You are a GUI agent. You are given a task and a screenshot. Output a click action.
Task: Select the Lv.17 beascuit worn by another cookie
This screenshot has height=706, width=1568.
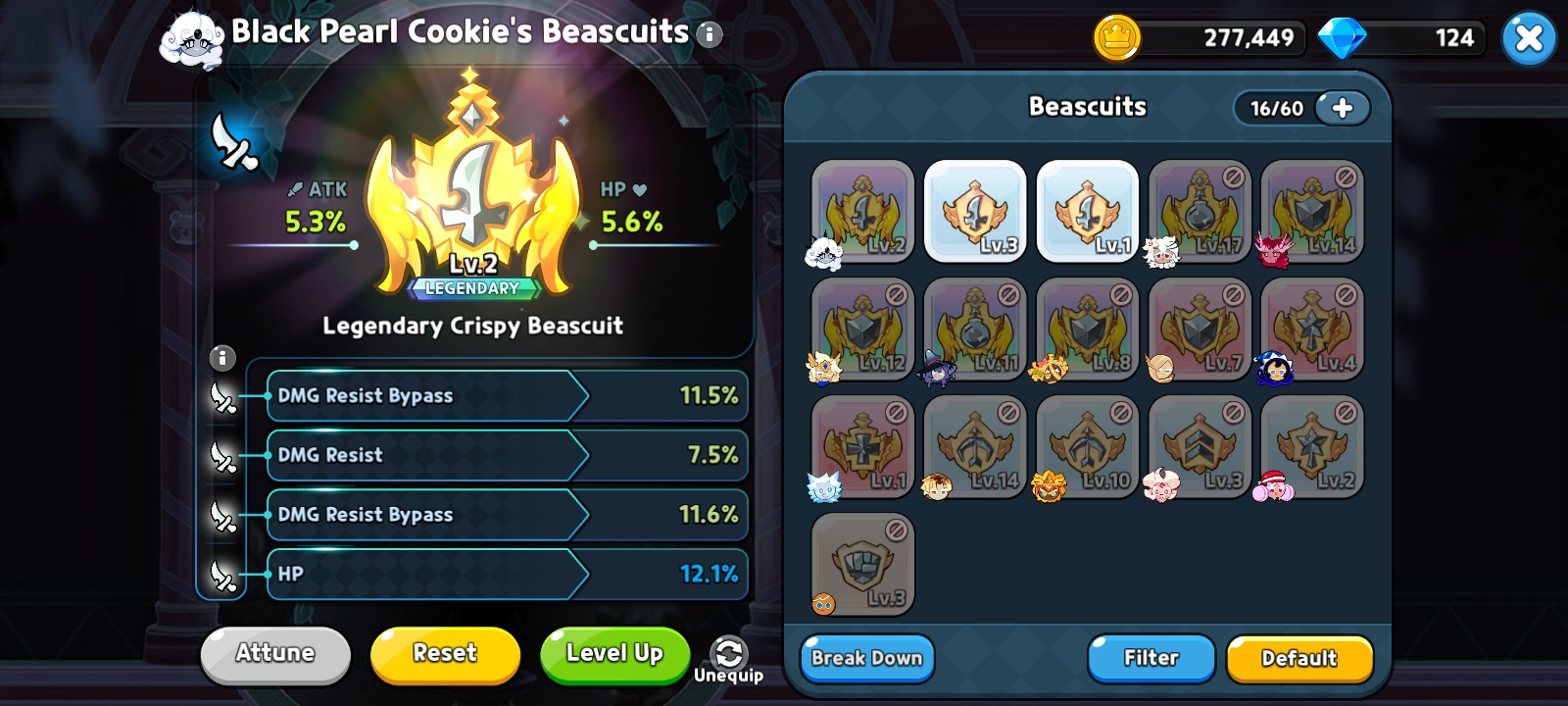tap(1200, 211)
